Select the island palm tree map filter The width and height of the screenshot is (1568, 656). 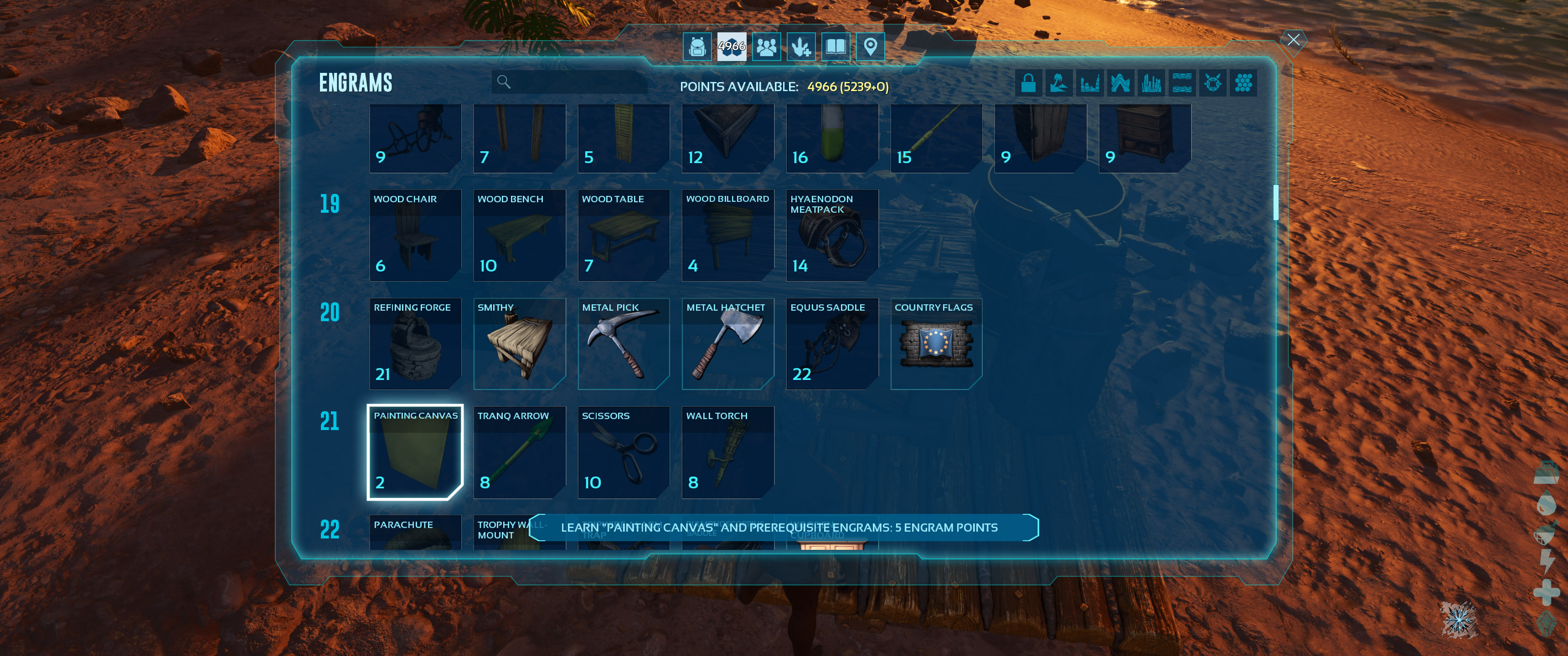pos(1059,83)
